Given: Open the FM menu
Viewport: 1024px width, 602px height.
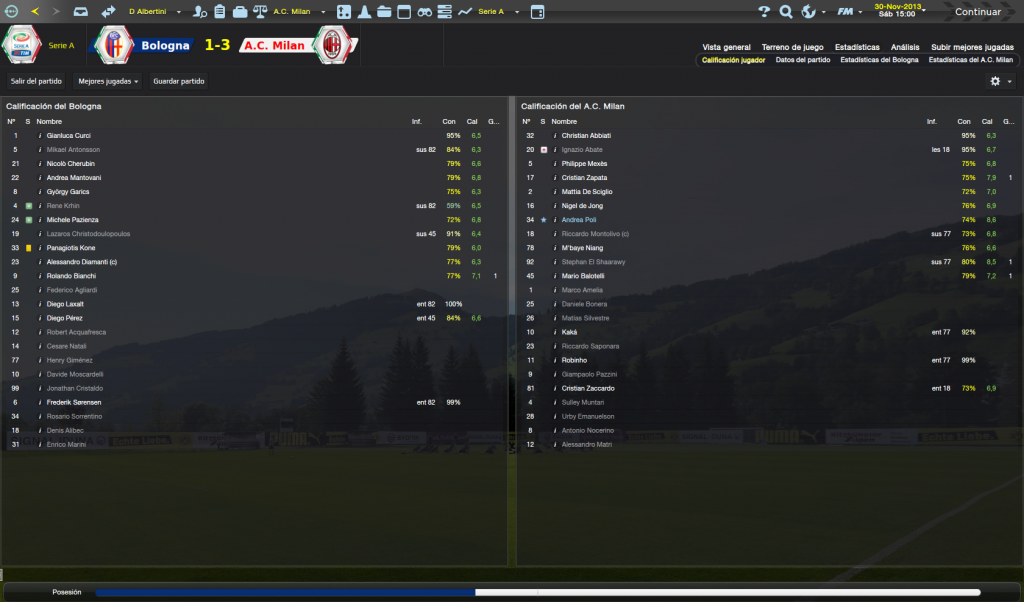Looking at the screenshot, I should [848, 12].
